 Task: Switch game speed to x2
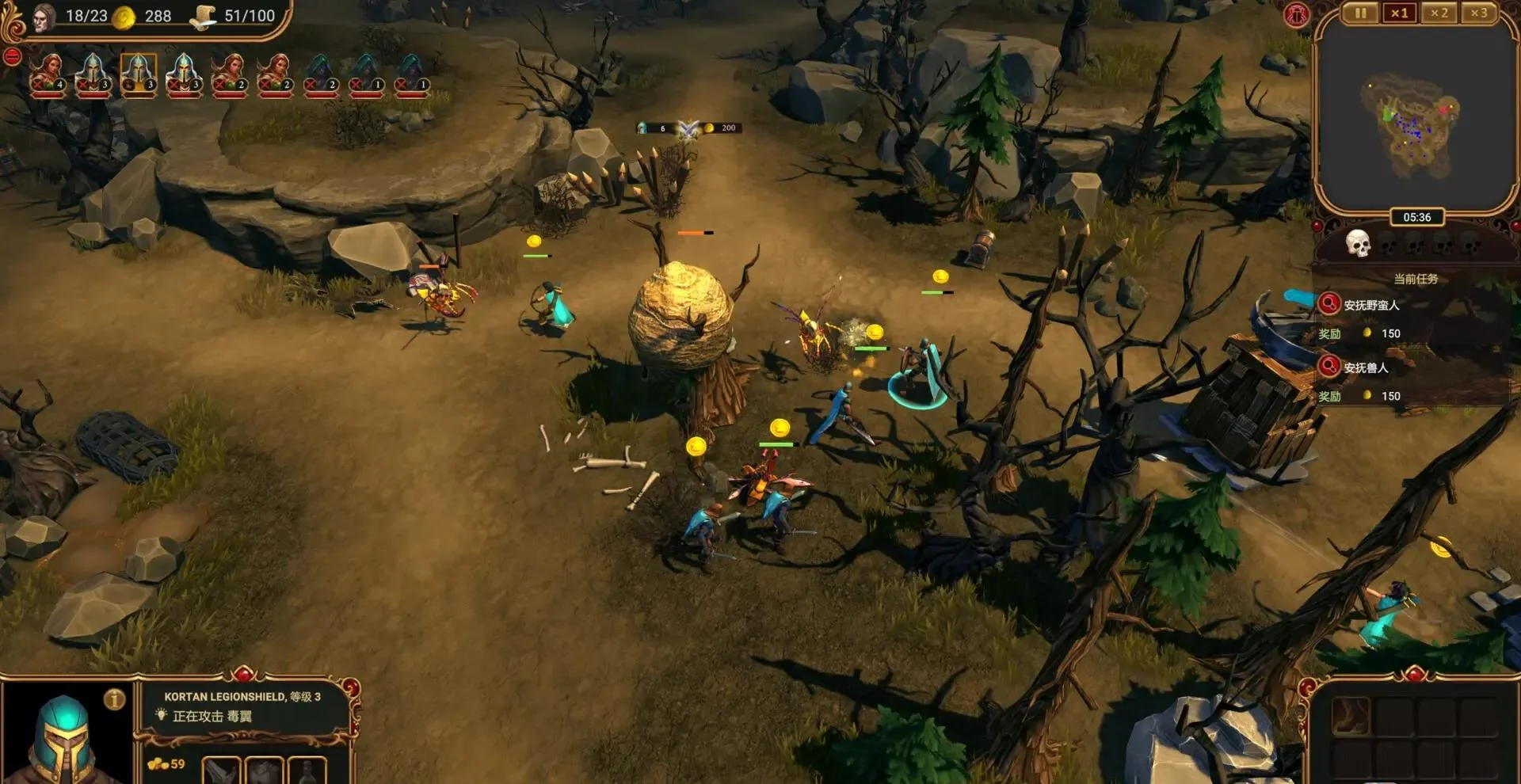1439,13
